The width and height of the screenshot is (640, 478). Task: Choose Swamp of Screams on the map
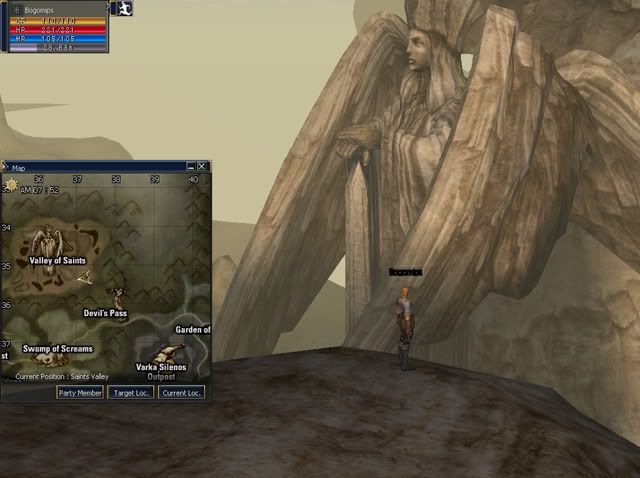(57, 349)
